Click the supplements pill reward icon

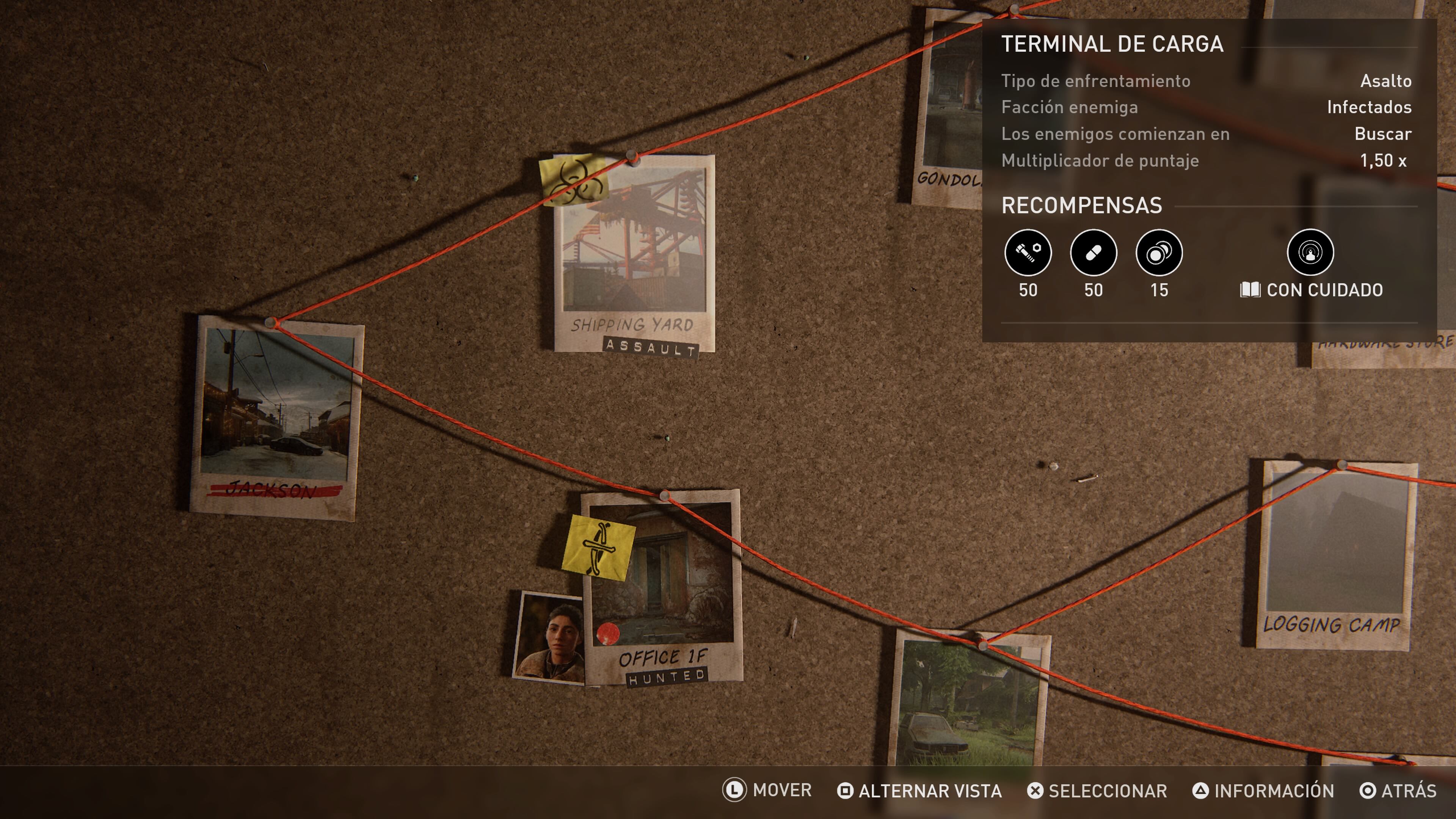point(1093,253)
